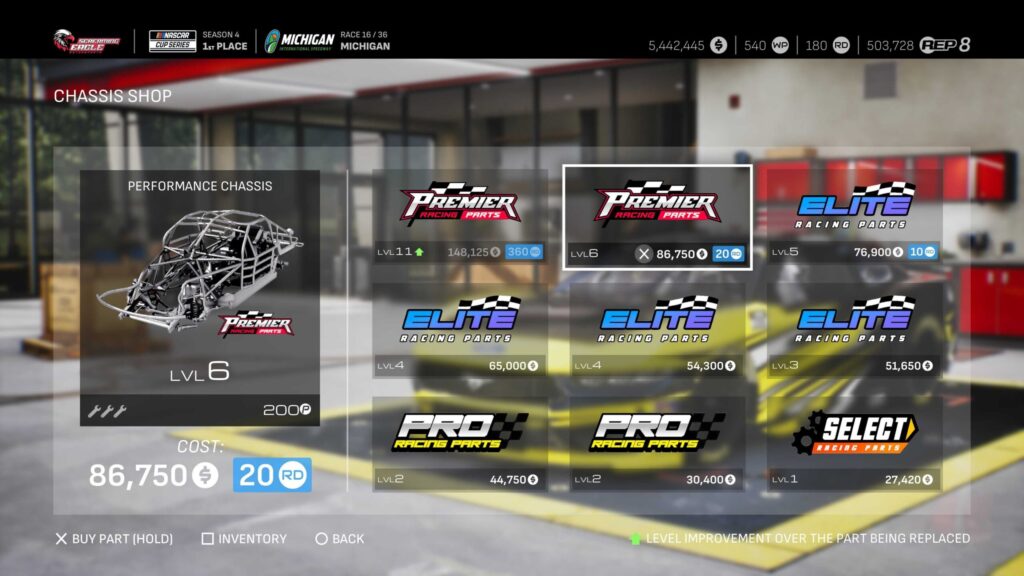Select the Premier level 11 chassis

[x=460, y=218]
